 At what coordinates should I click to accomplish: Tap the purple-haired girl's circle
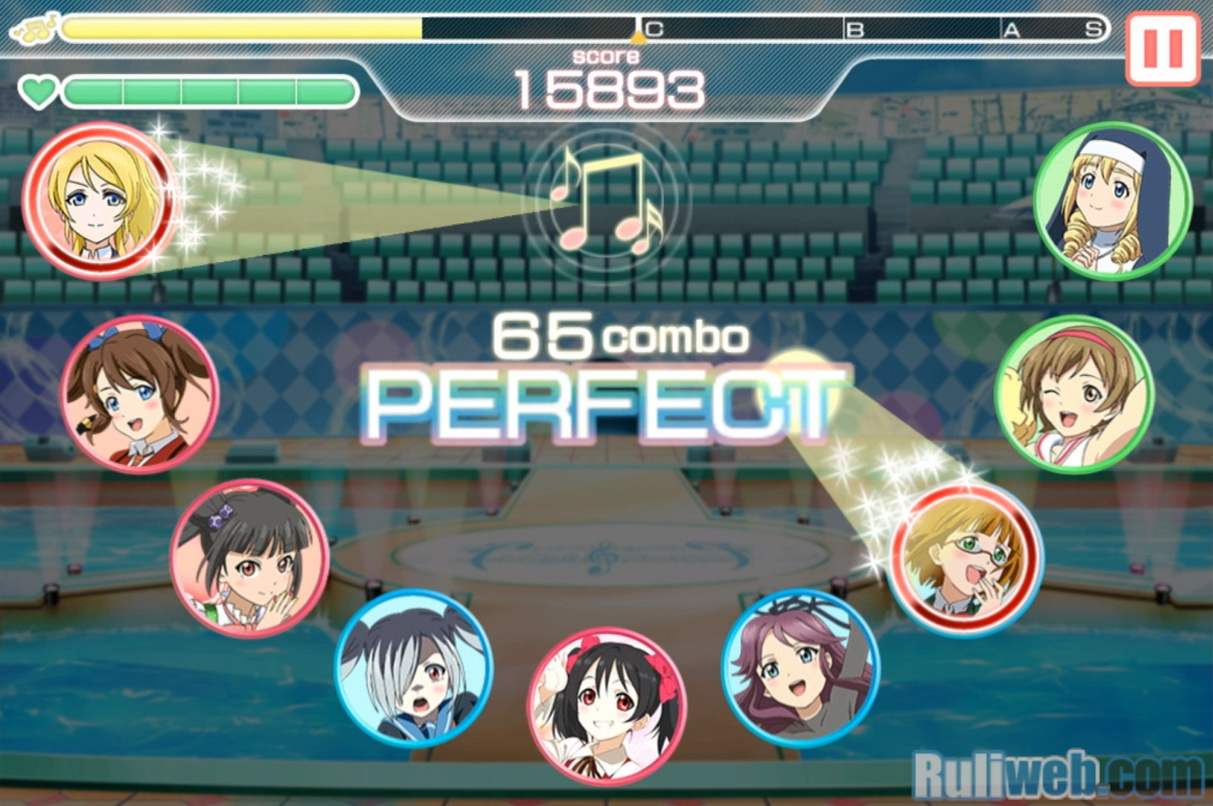point(800,668)
